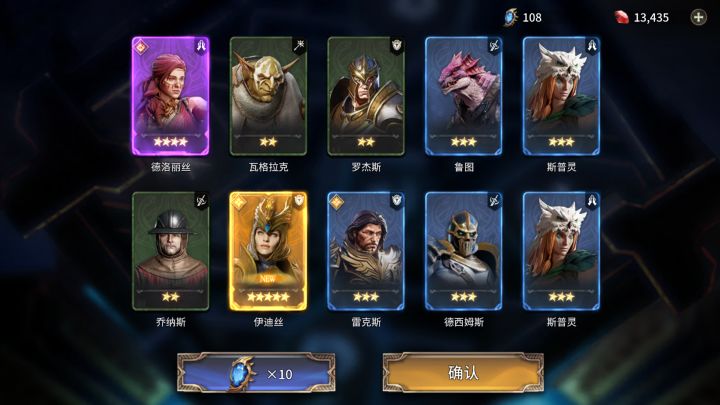Select the golden 伊迪丝 five-star card
Viewport: 720px width, 405px height.
(x=268, y=251)
